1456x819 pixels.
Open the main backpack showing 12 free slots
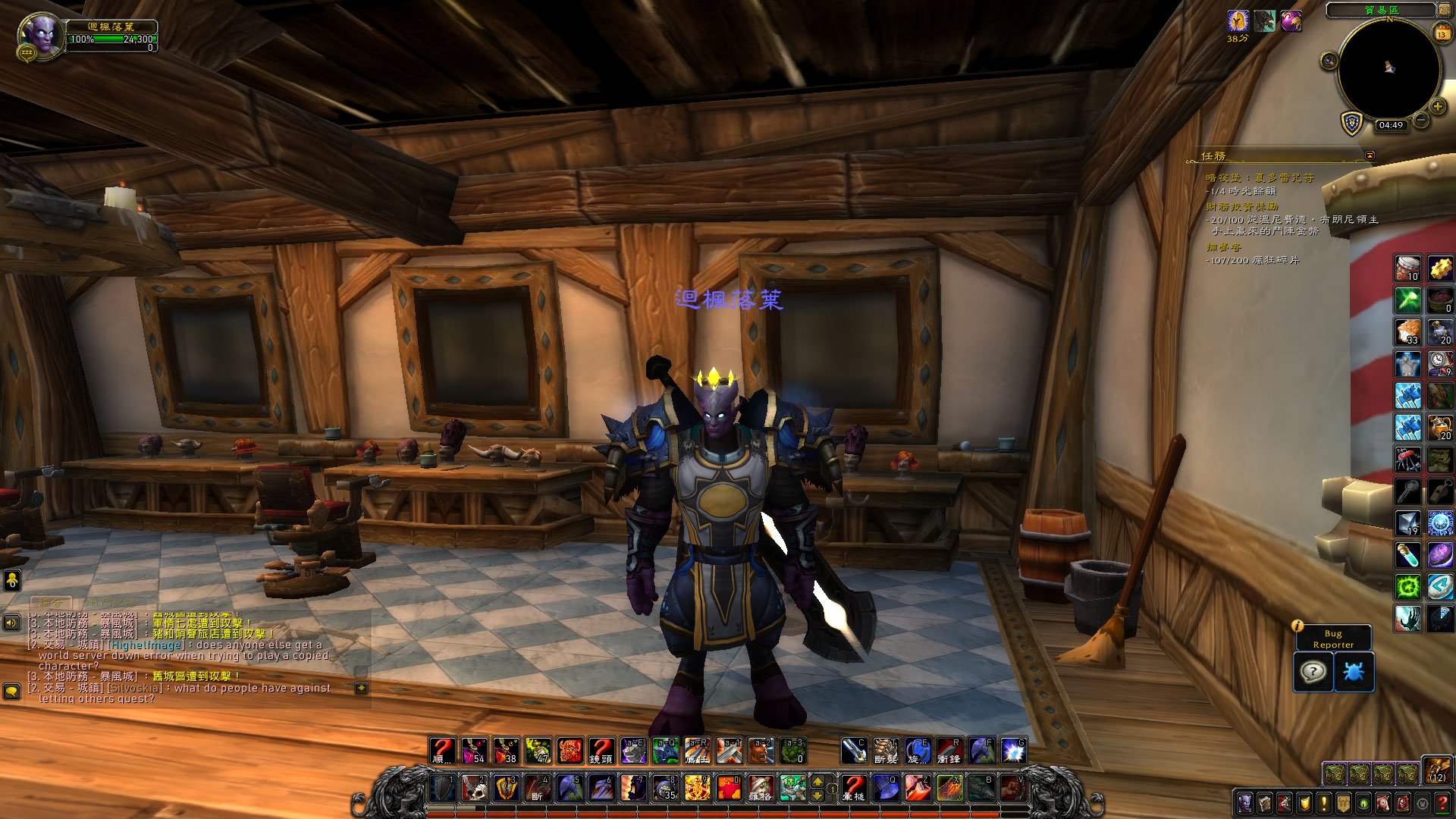[1436, 770]
